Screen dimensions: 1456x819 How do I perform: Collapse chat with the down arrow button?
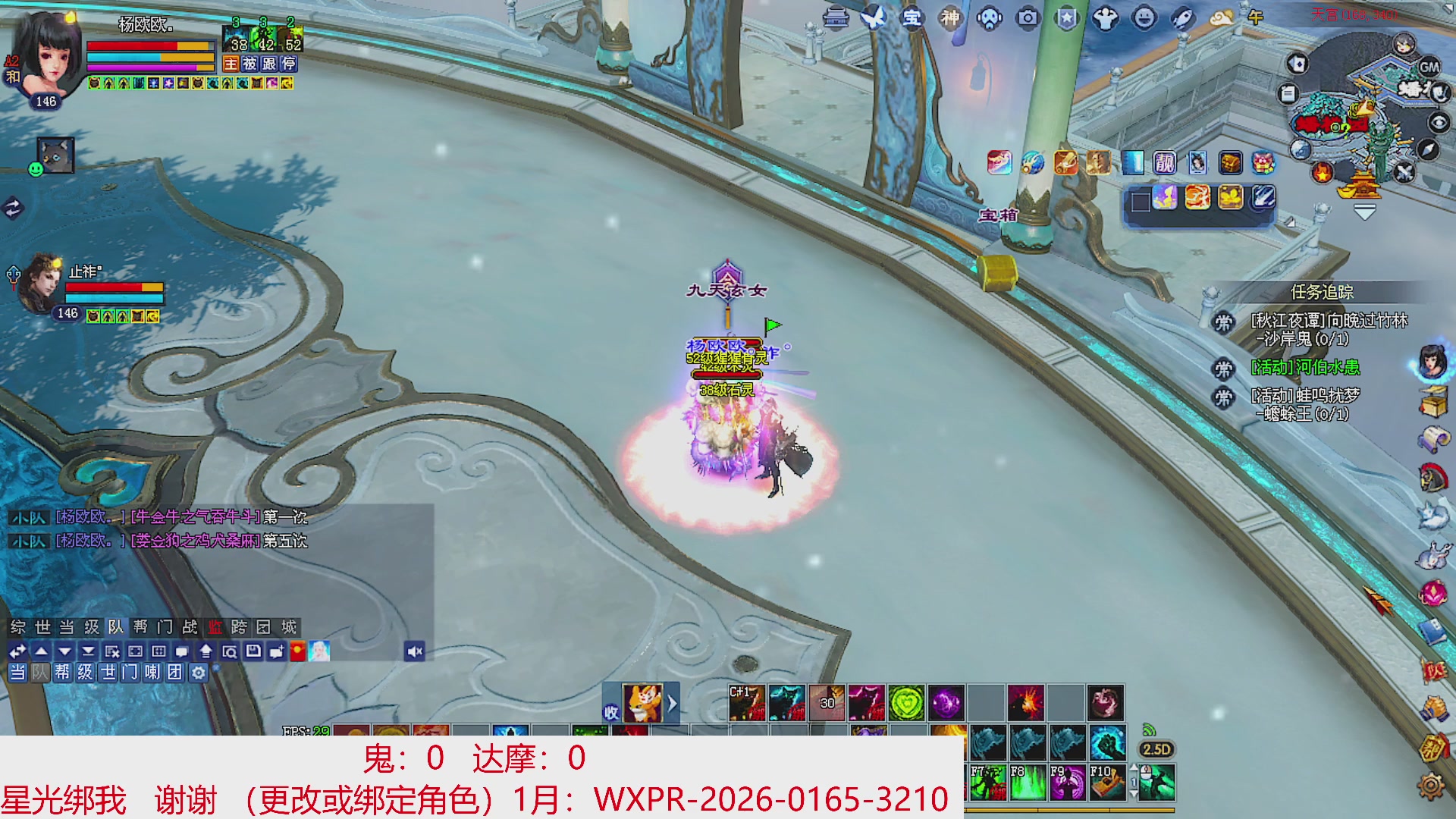[64, 651]
